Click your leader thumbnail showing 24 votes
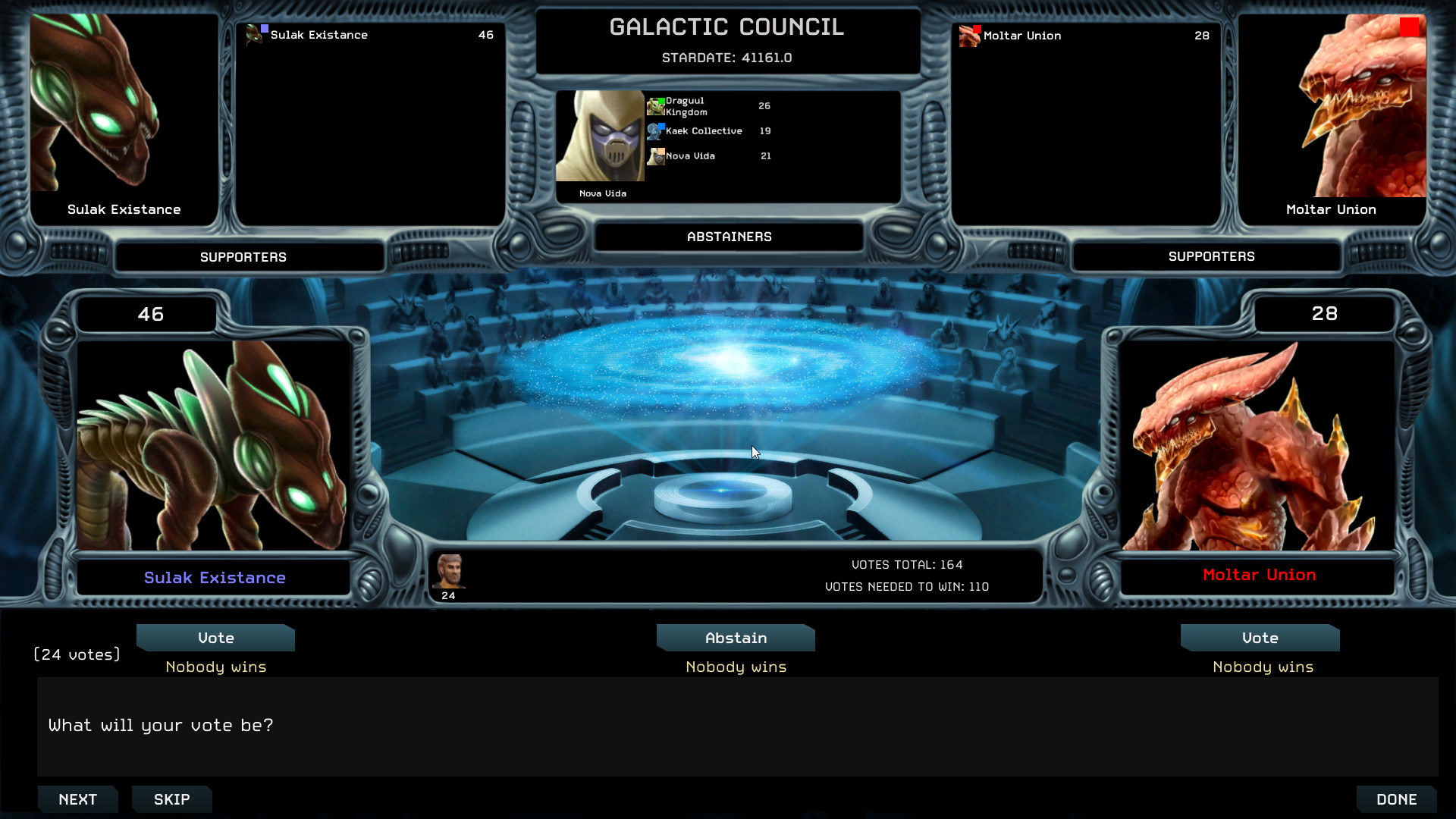1456x819 pixels. (x=449, y=574)
